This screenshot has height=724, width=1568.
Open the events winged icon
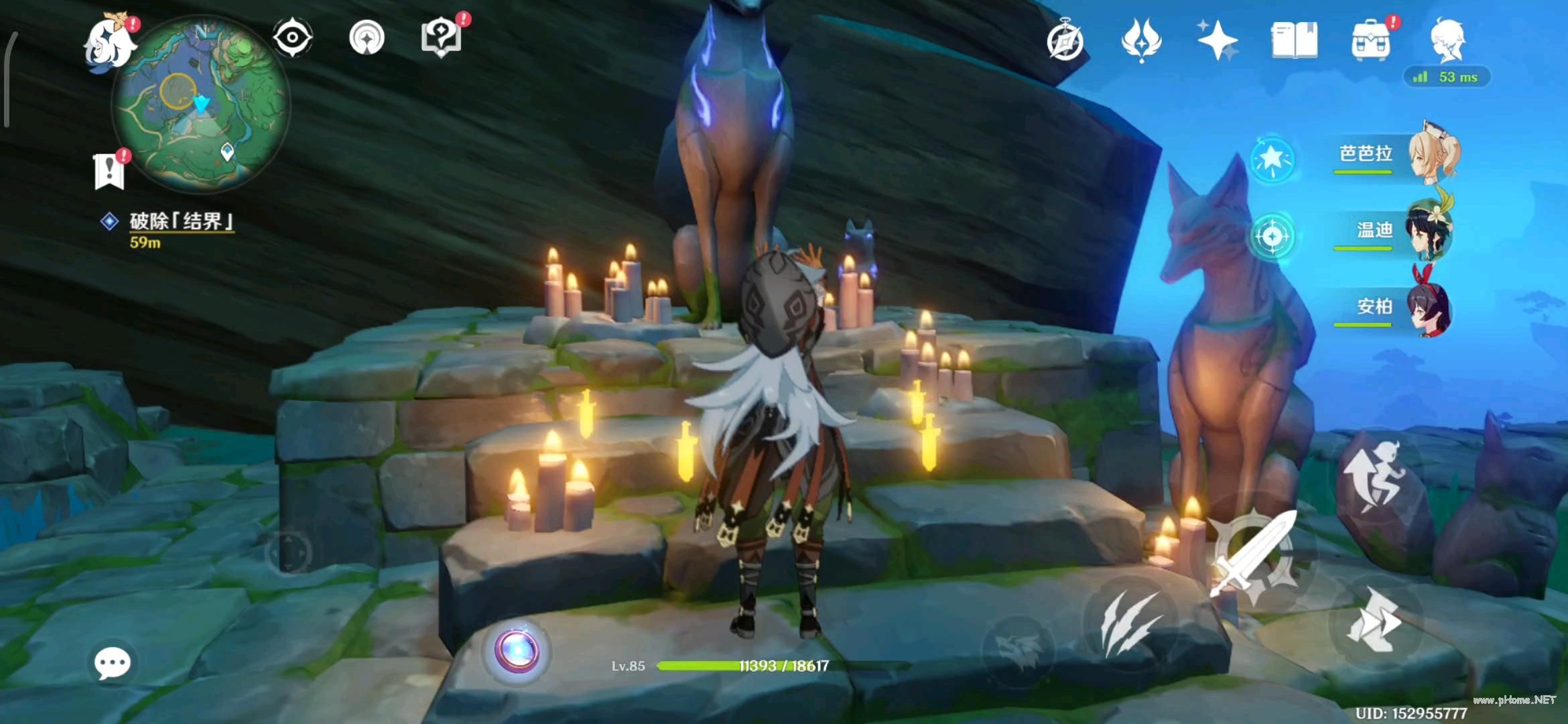1141,40
